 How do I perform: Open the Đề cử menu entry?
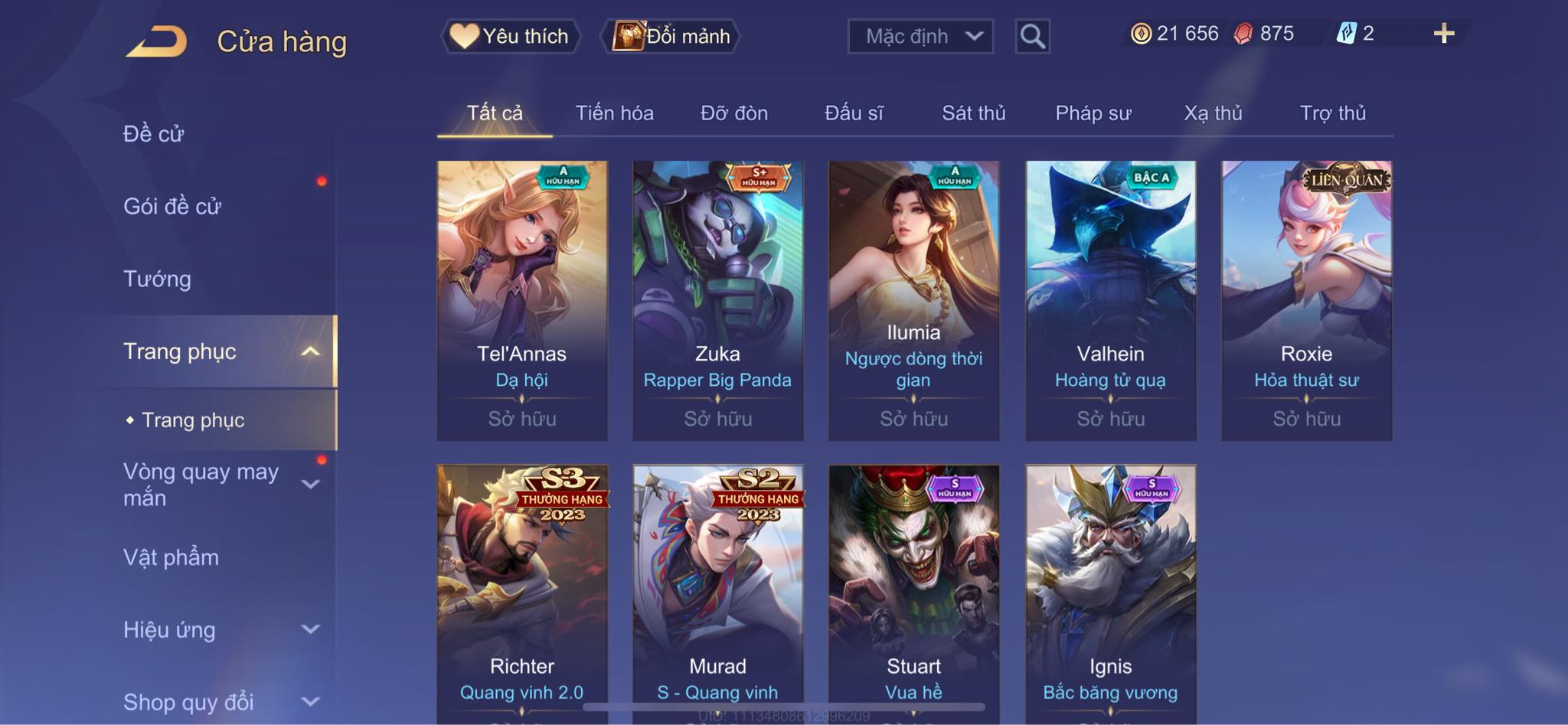point(154,134)
